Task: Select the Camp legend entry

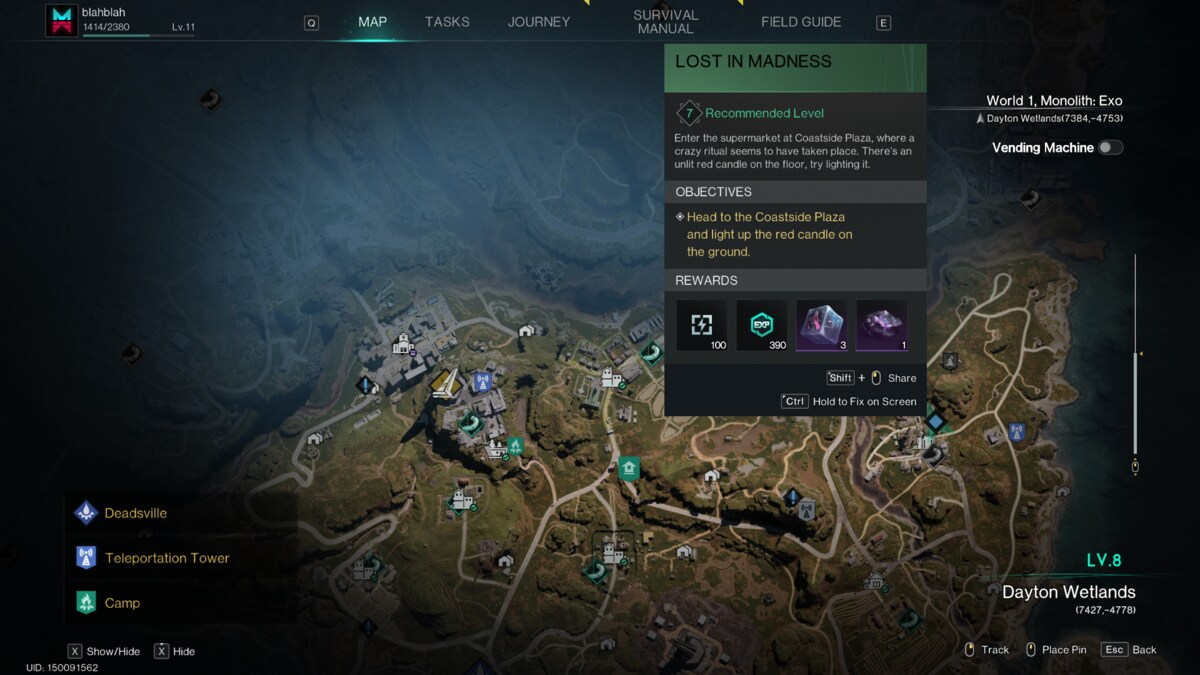Action: click(122, 603)
